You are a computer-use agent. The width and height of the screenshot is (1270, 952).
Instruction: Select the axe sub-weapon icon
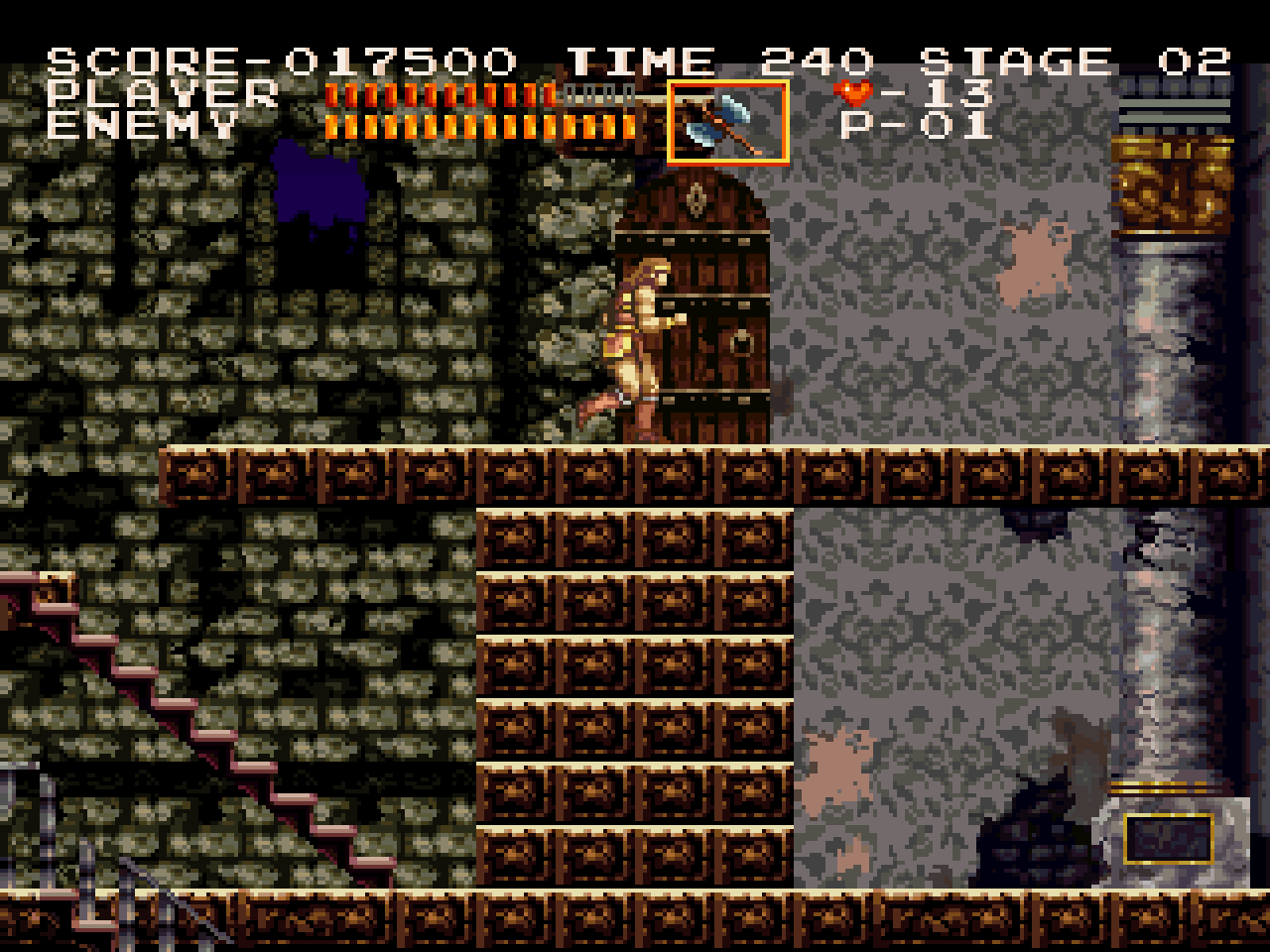[729, 121]
